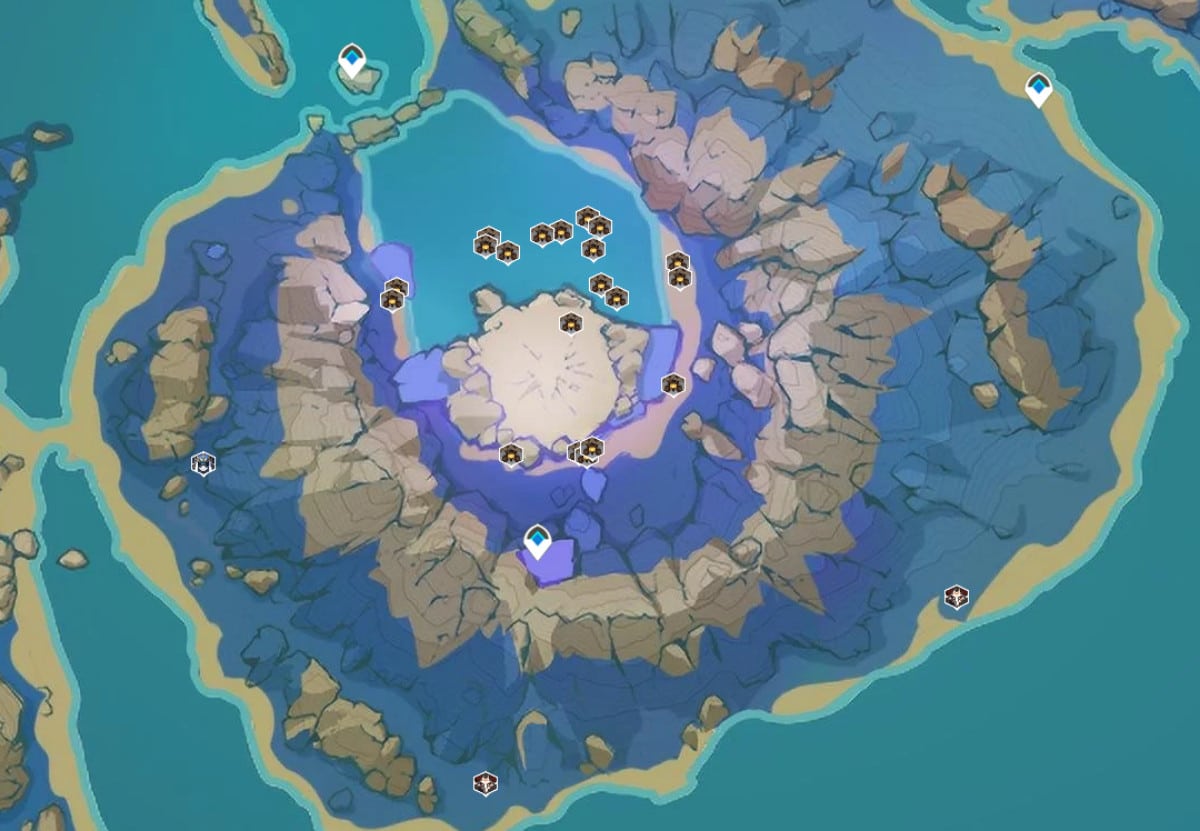The image size is (1200, 831).
Task: Select the red hexagon marker on the southern shore
Action: (485, 782)
